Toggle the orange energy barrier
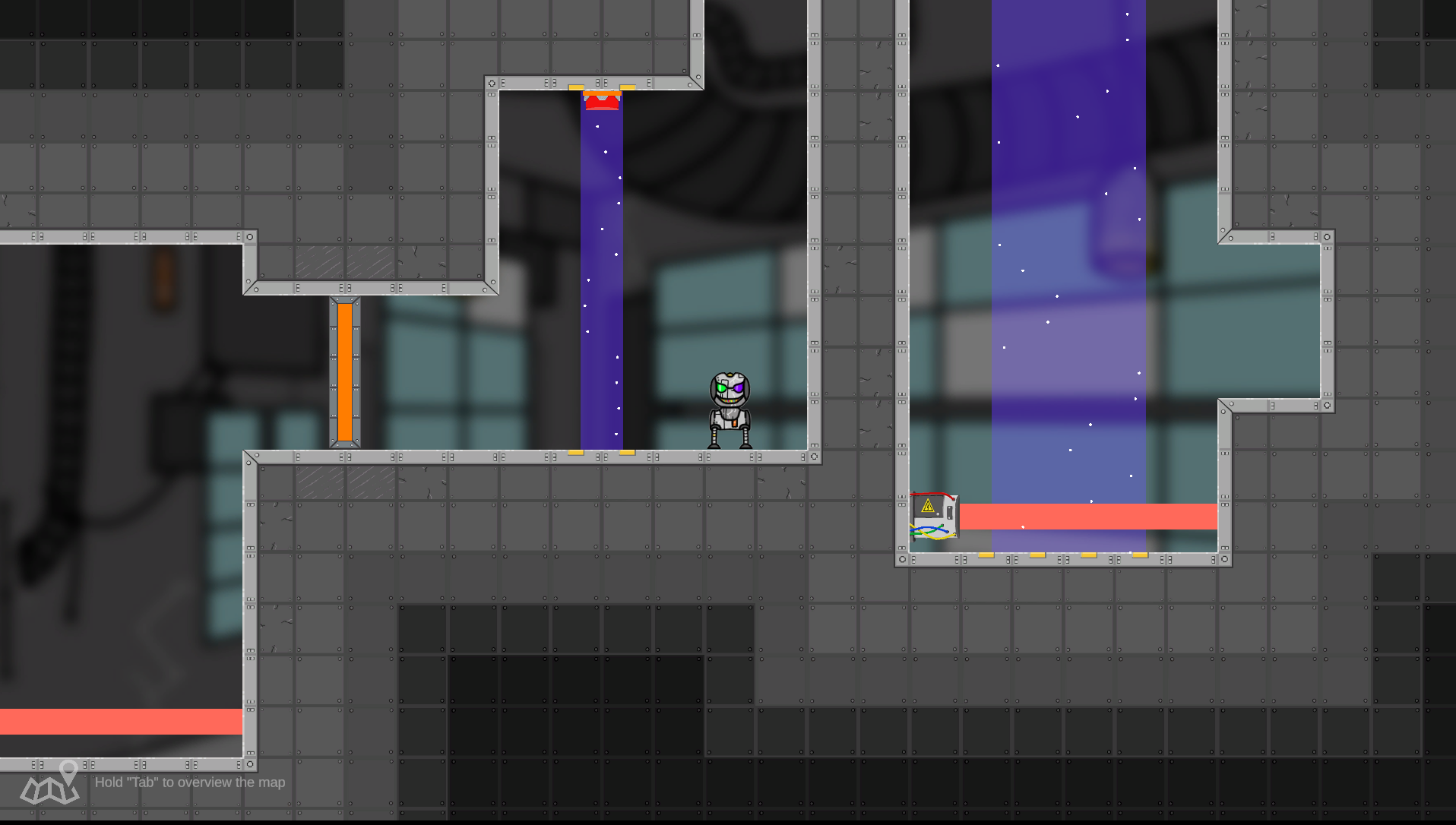Image resolution: width=1456 pixels, height=825 pixels. click(x=343, y=372)
